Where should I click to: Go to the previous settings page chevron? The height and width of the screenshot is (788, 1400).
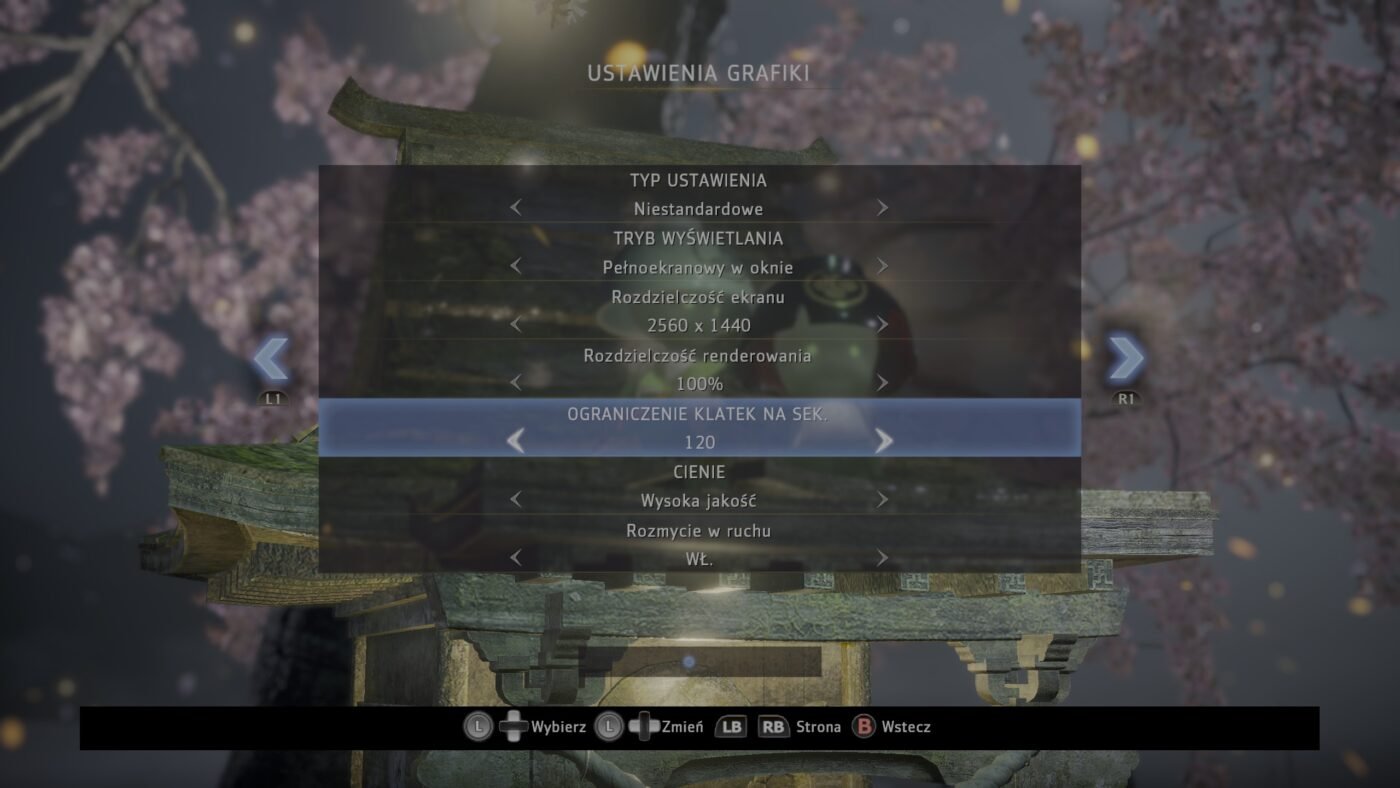click(271, 359)
